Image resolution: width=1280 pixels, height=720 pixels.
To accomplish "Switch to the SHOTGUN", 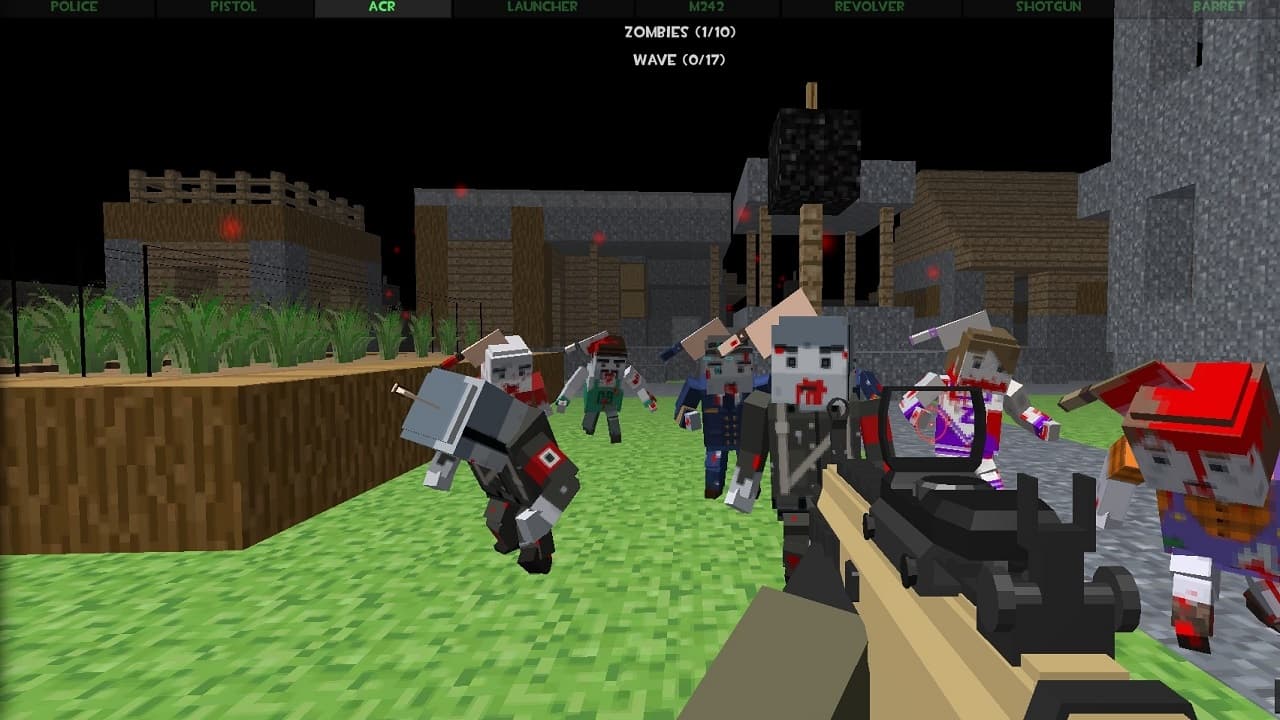I will [1048, 8].
